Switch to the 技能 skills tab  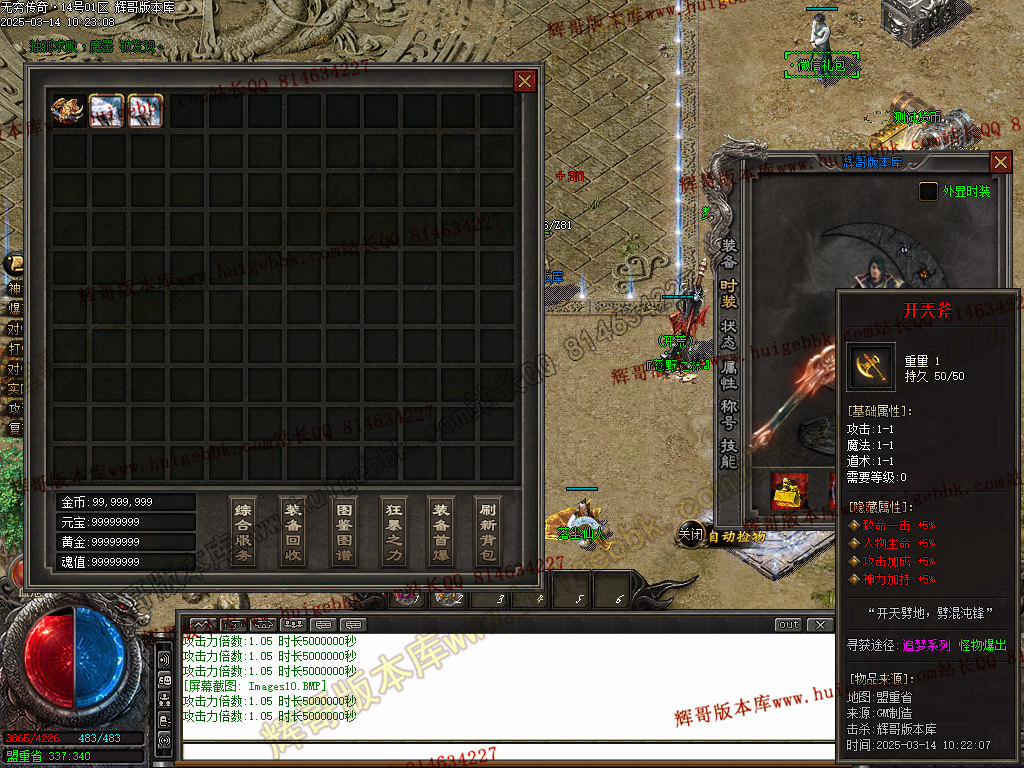click(729, 452)
